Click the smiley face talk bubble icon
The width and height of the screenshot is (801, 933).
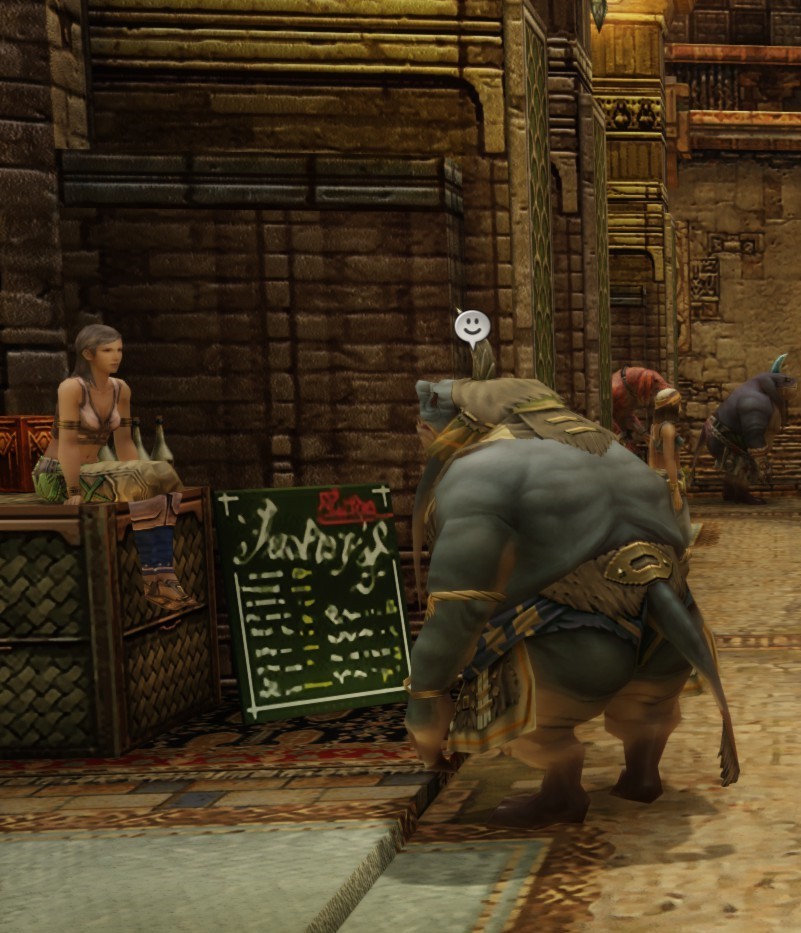472,325
